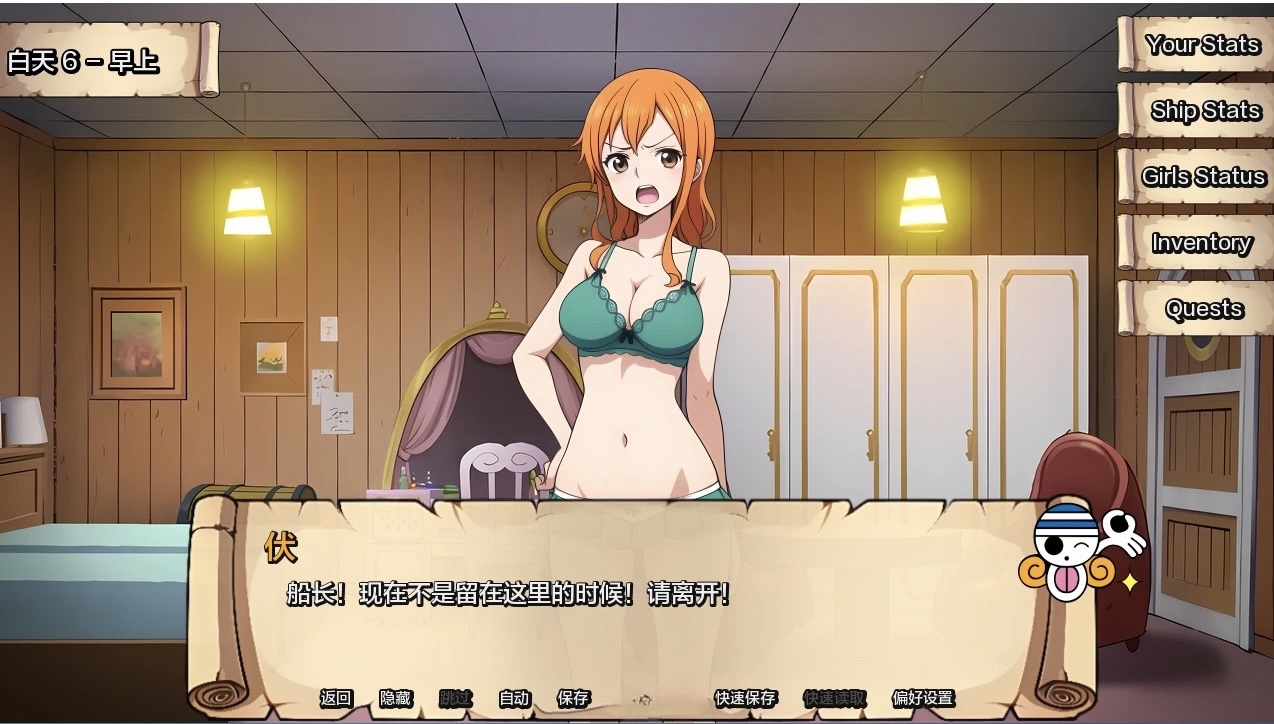Open the 保存 save menu

click(x=573, y=698)
